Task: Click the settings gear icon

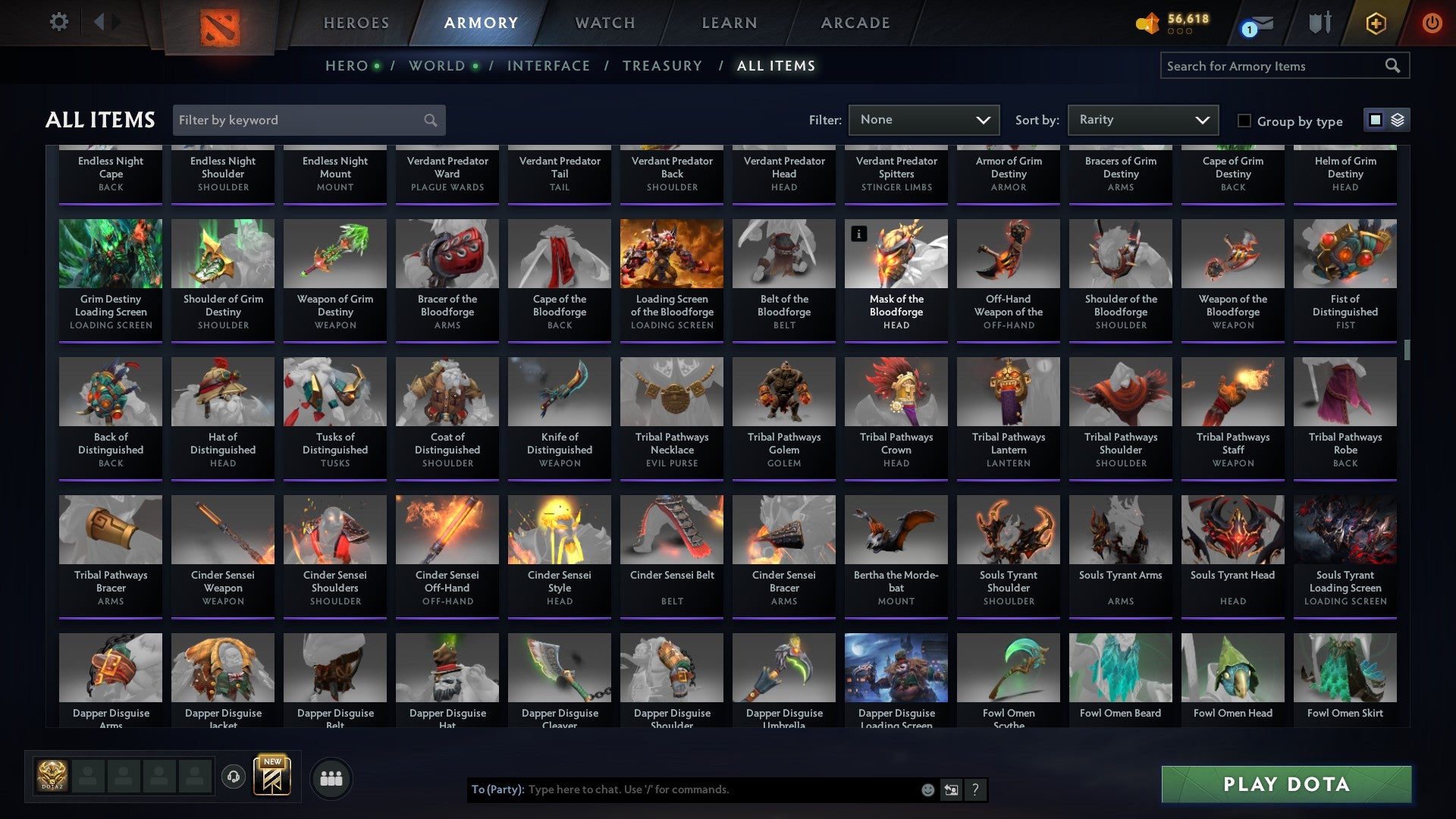Action: click(x=59, y=22)
